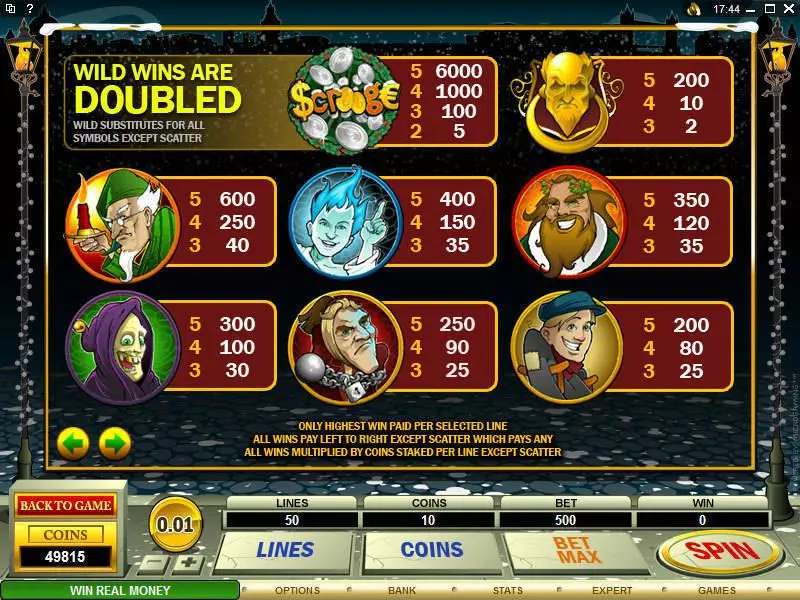The width and height of the screenshot is (800, 600).
Task: Click the gold 0.01 coin value chip
Action: click(175, 521)
